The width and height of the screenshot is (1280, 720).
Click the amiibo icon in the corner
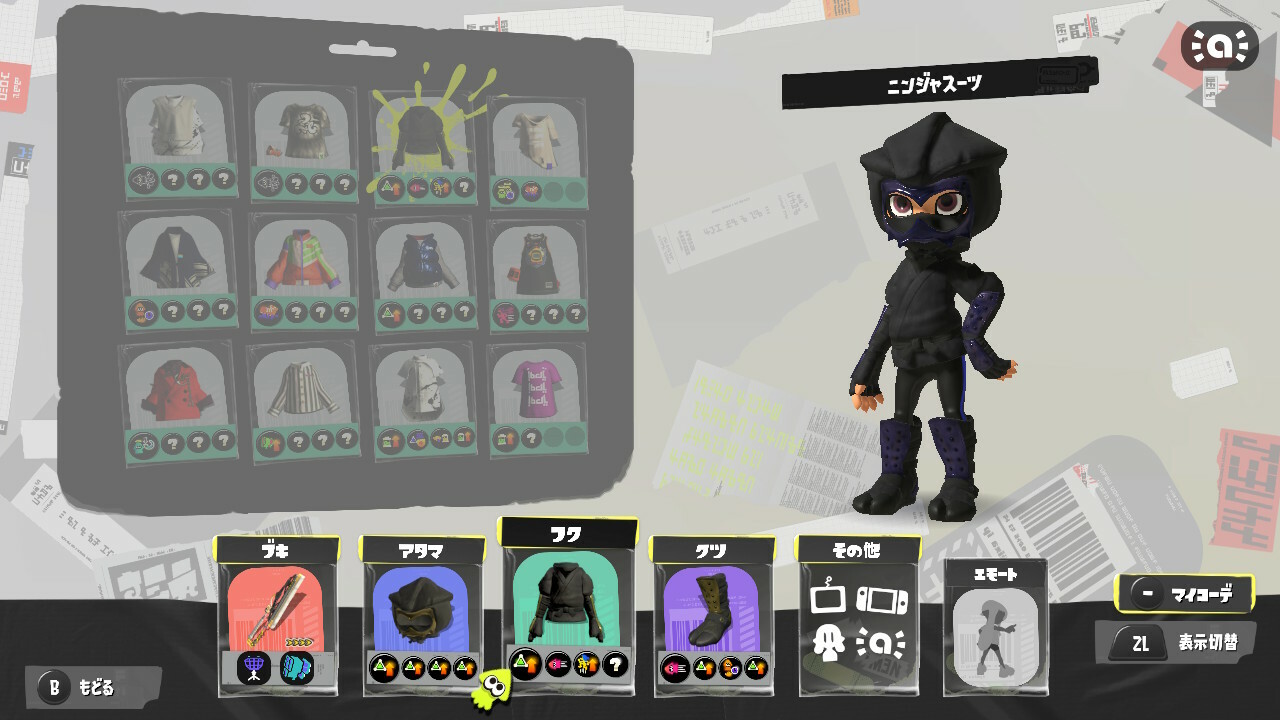tap(1219, 46)
